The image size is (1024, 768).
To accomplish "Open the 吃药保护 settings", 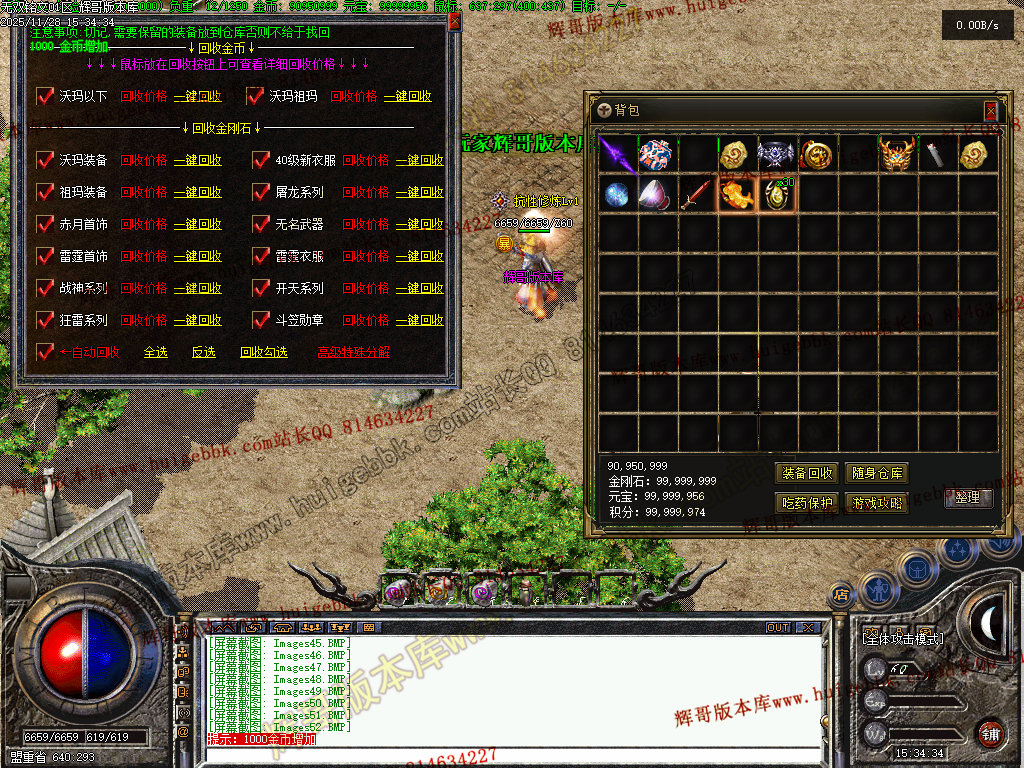I will click(x=806, y=503).
